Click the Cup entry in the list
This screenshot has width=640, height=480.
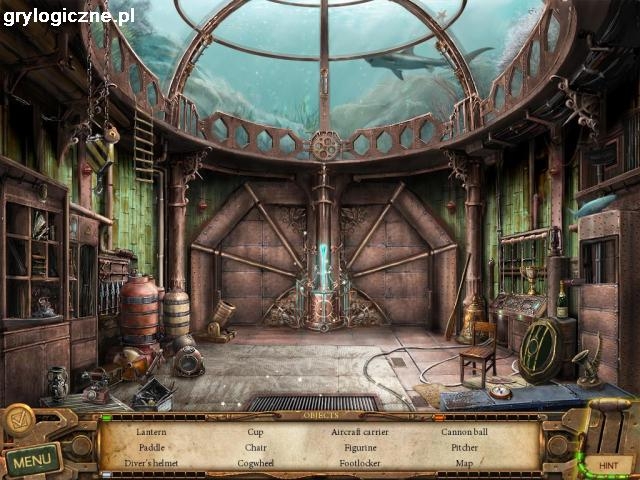(256, 431)
